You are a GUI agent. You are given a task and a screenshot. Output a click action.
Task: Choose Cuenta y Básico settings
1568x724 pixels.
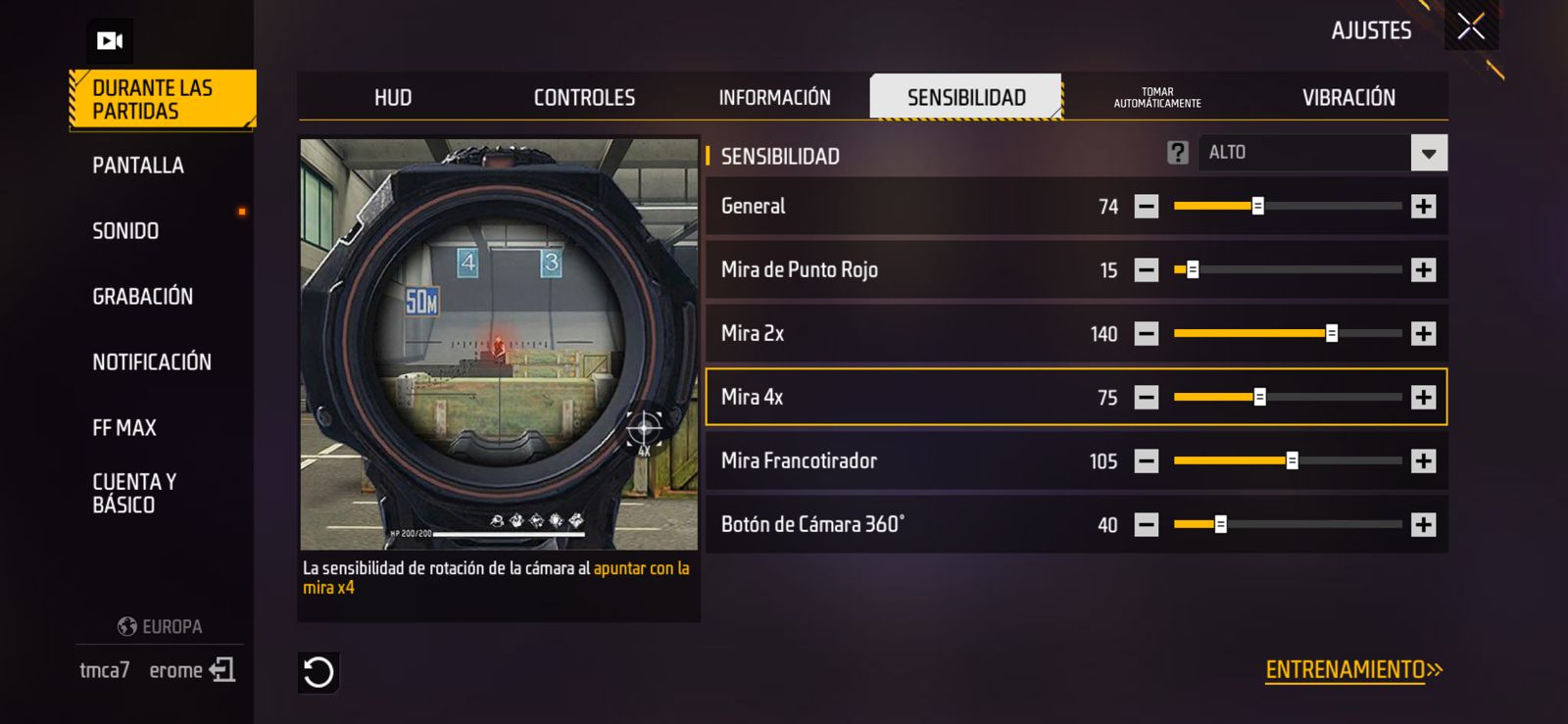click(134, 493)
